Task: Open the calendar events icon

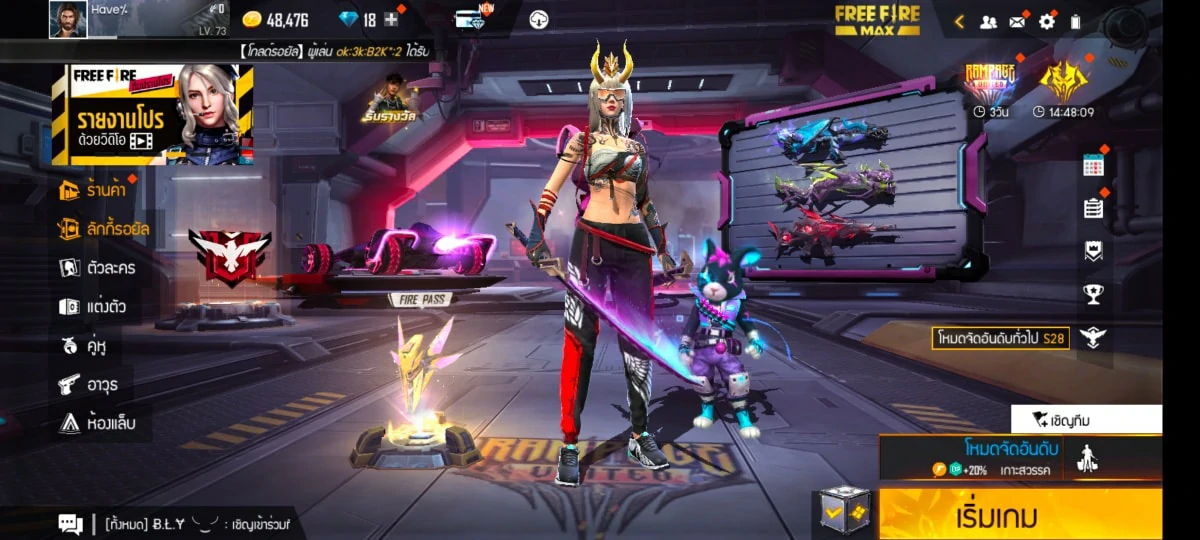Action: pyautogui.click(x=1093, y=166)
